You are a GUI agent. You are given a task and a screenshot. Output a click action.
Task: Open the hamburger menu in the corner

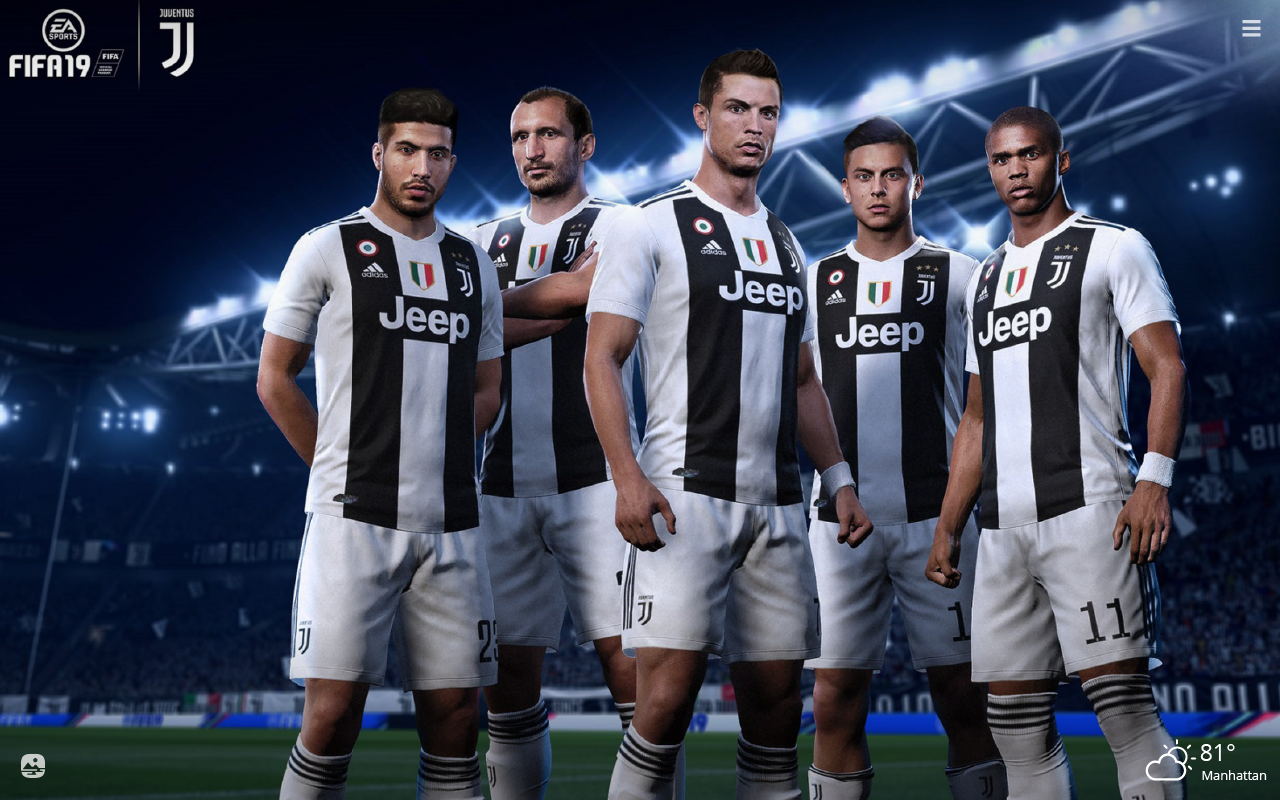(x=1251, y=28)
